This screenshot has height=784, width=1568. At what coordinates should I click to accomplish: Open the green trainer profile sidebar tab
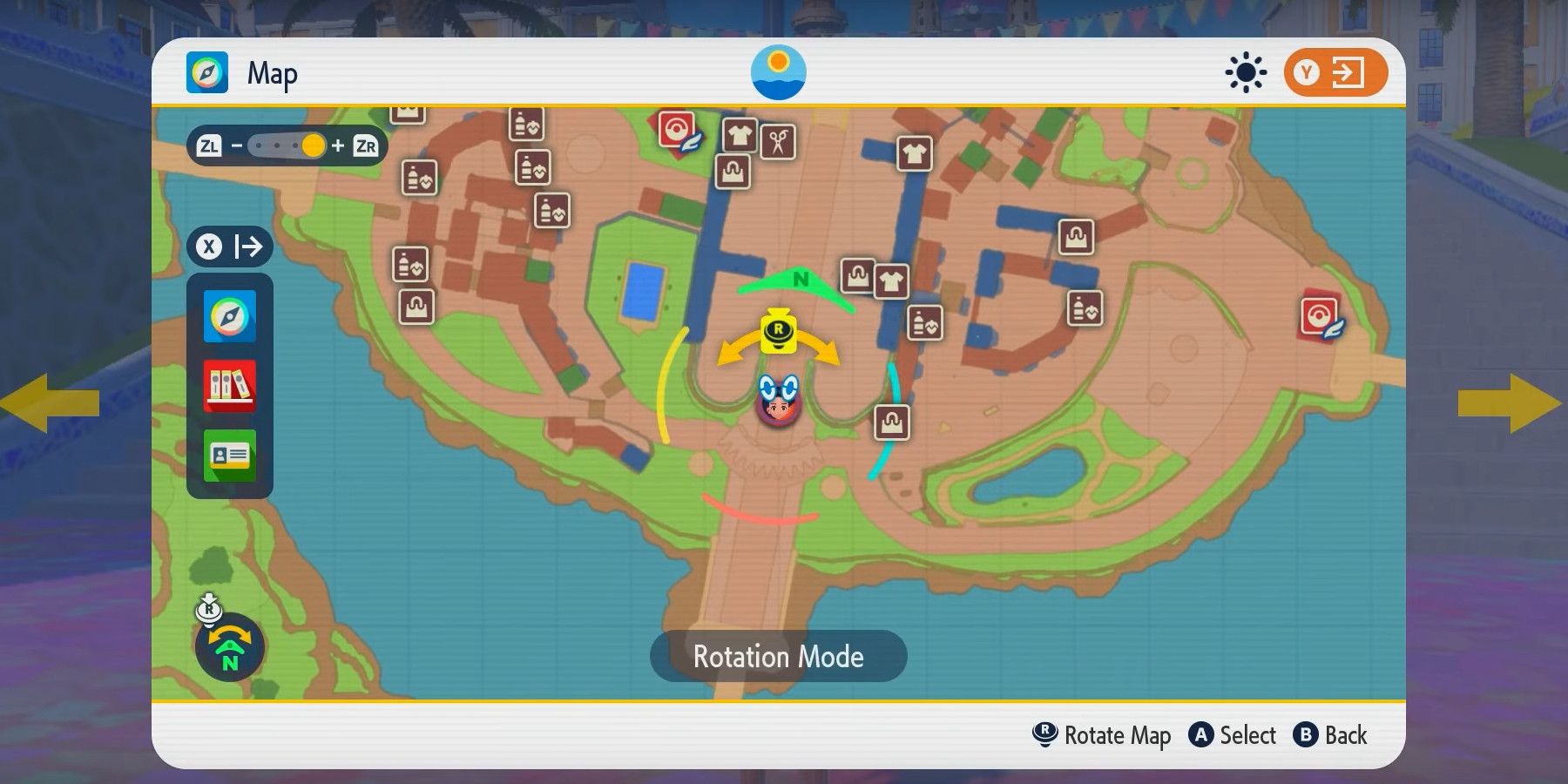[x=229, y=455]
